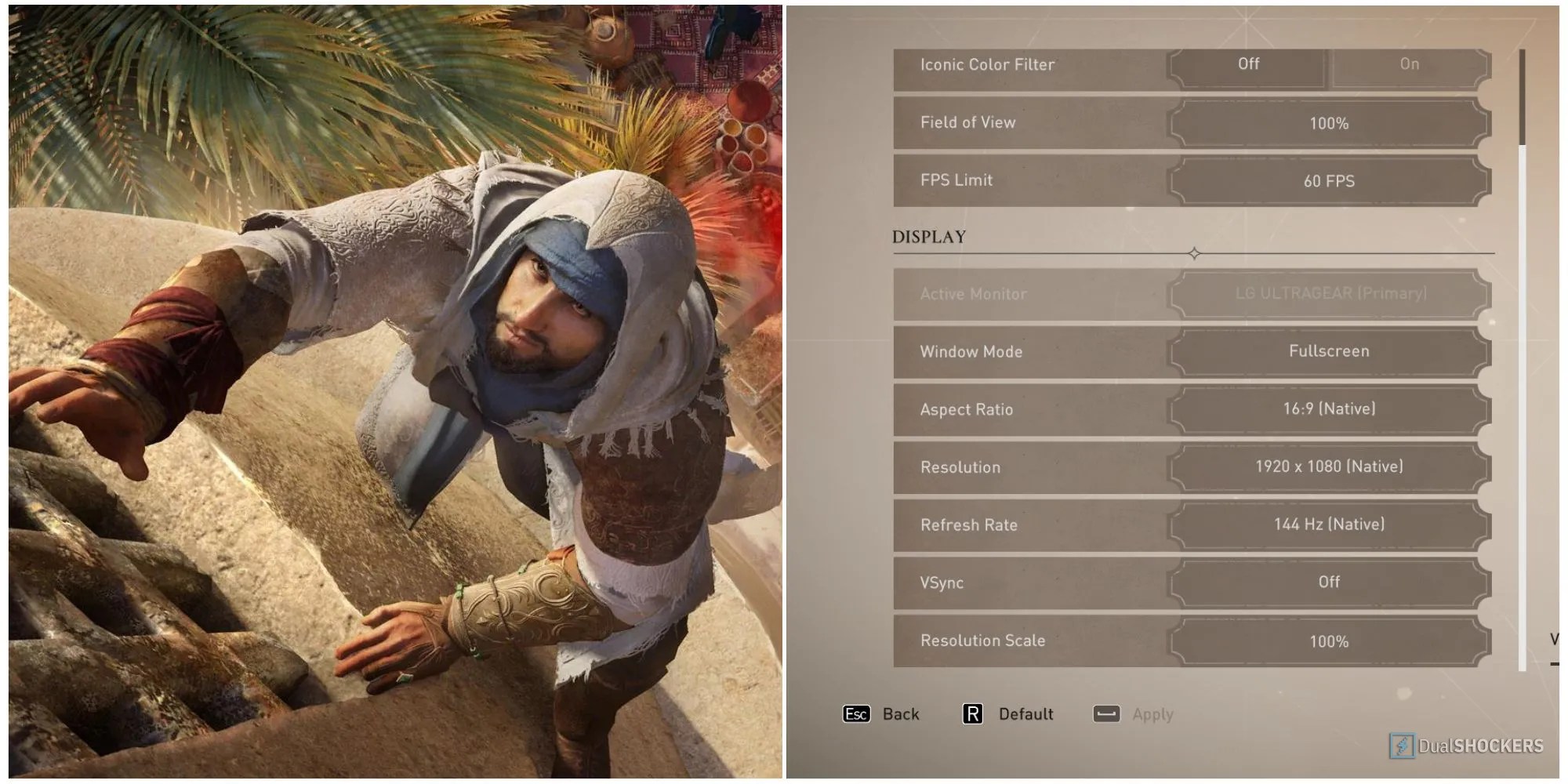Screen dimensions: 1568x784
Task: Reset settings with the Default button
Action: tap(1007, 714)
